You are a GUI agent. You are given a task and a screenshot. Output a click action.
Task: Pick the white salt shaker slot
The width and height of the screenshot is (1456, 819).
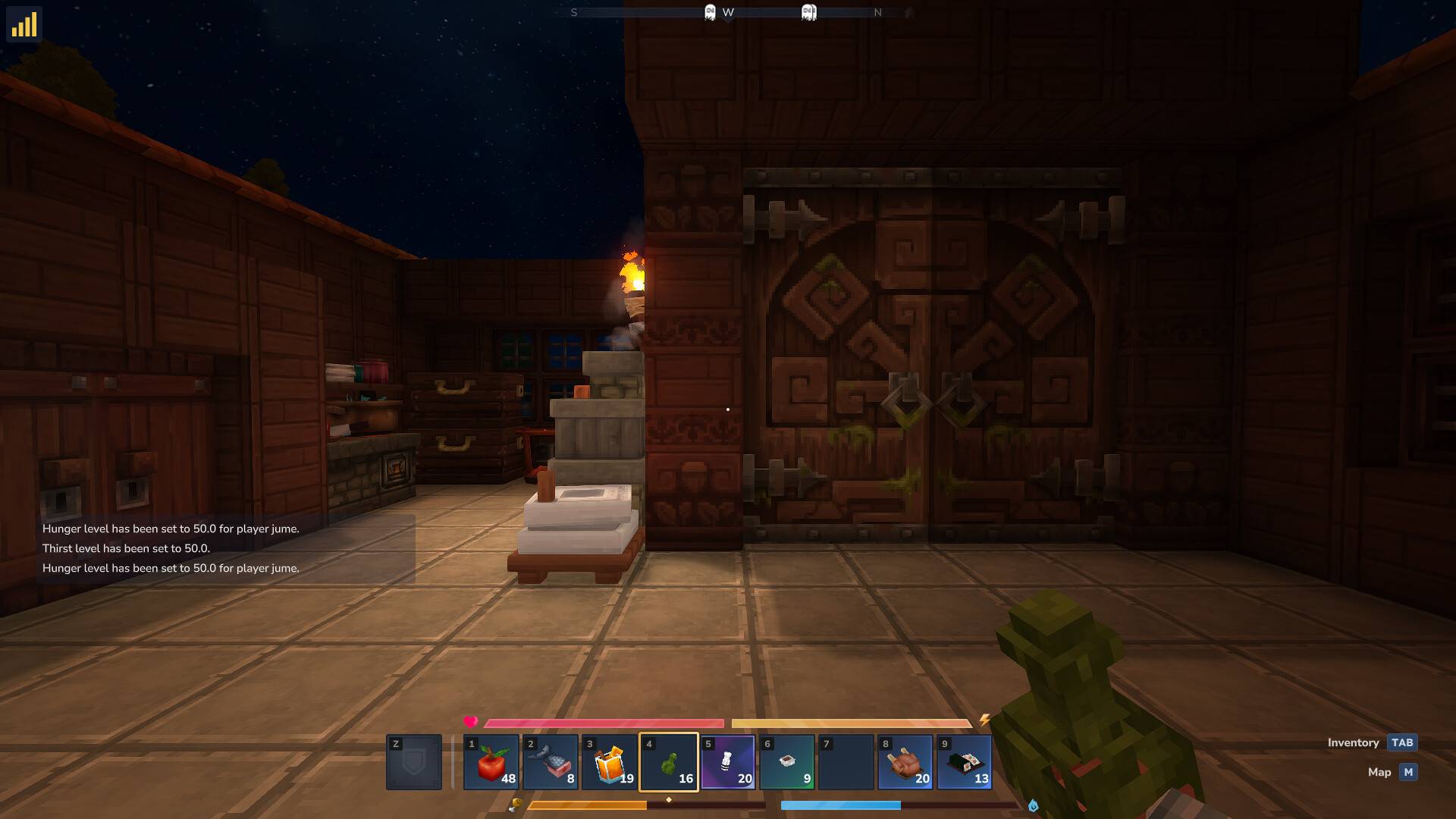coord(728,763)
